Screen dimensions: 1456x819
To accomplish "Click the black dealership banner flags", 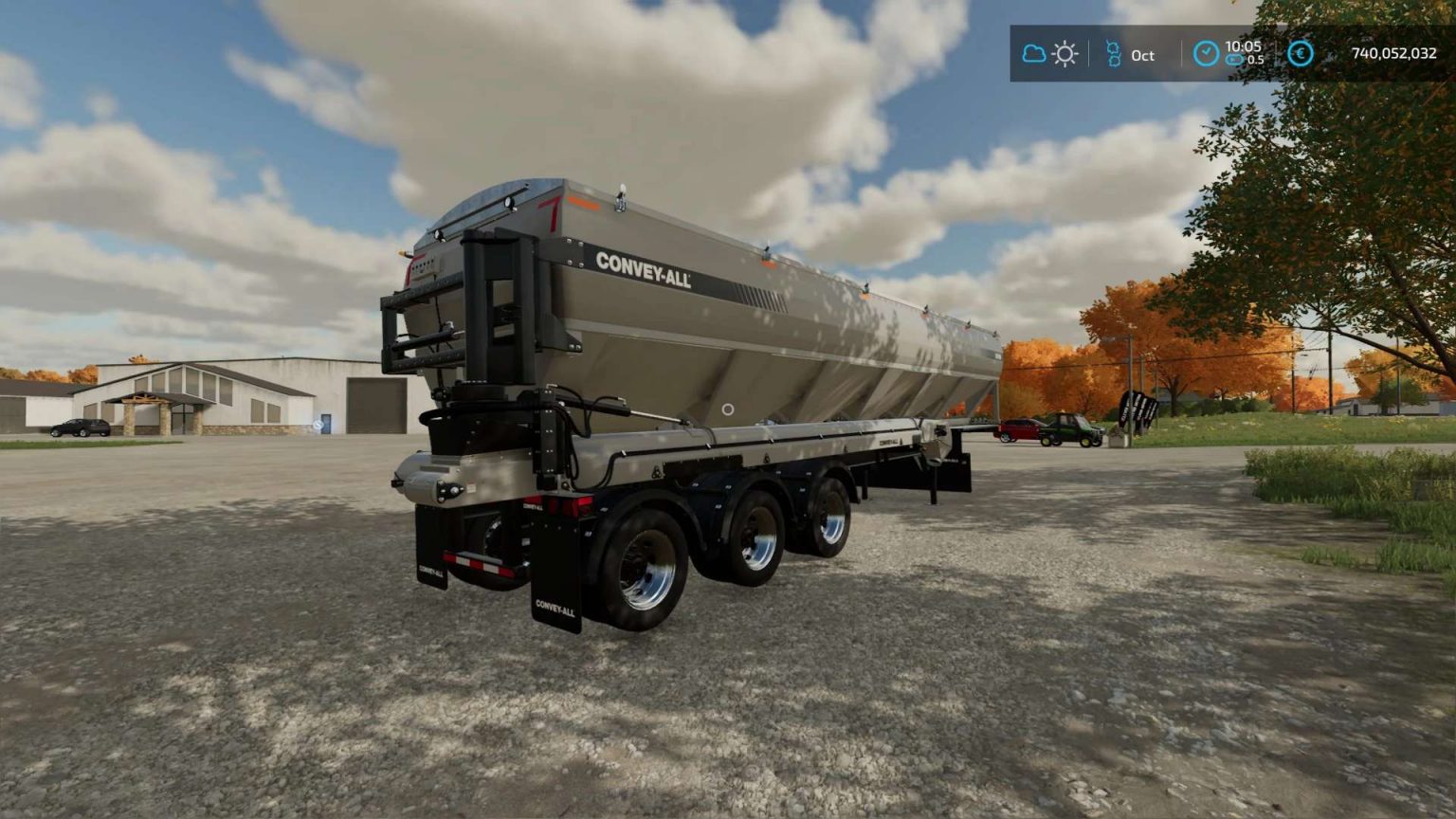I will pyautogui.click(x=1140, y=409).
